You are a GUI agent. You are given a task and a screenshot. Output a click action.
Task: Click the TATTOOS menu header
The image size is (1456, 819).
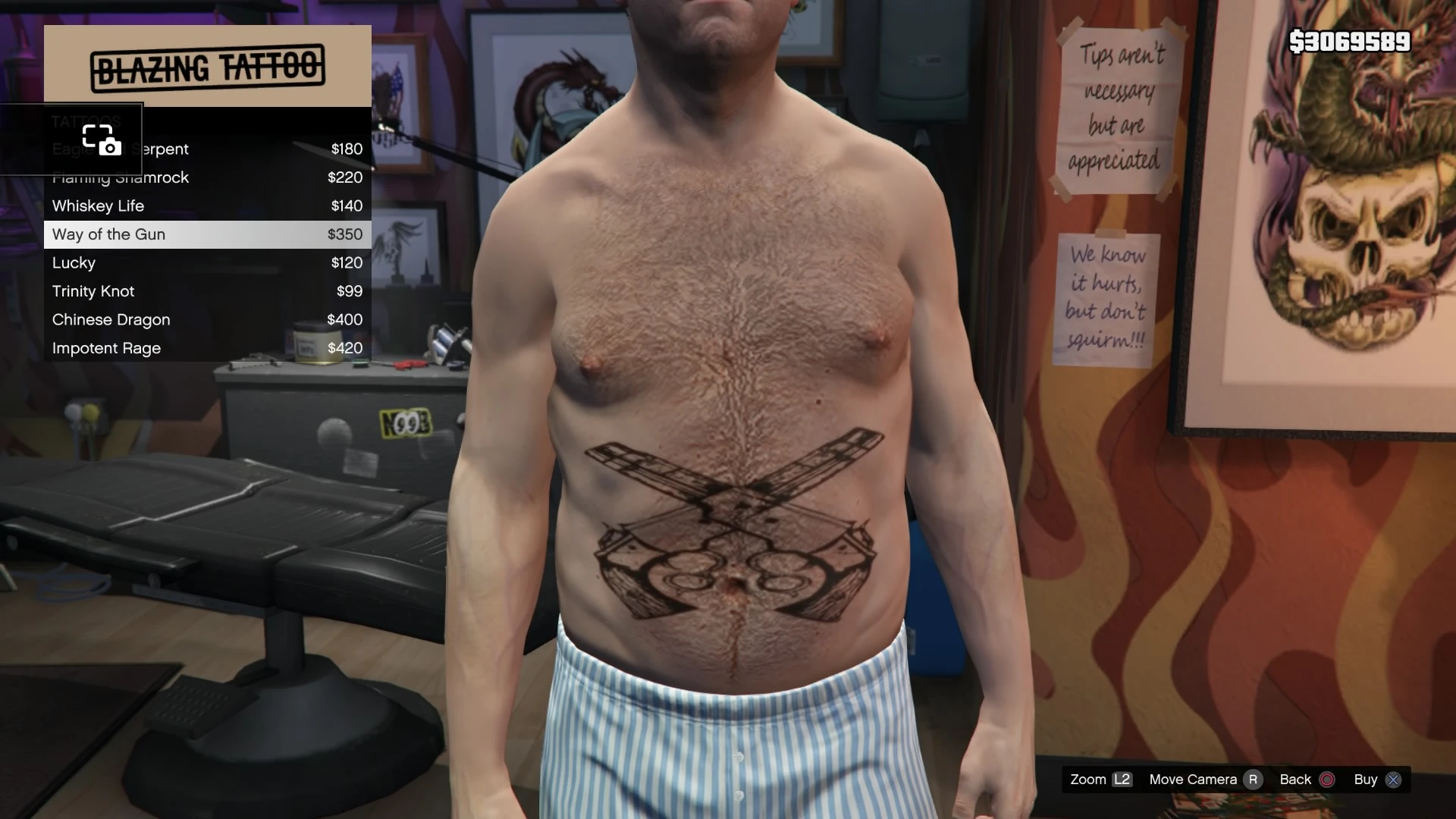click(x=86, y=121)
